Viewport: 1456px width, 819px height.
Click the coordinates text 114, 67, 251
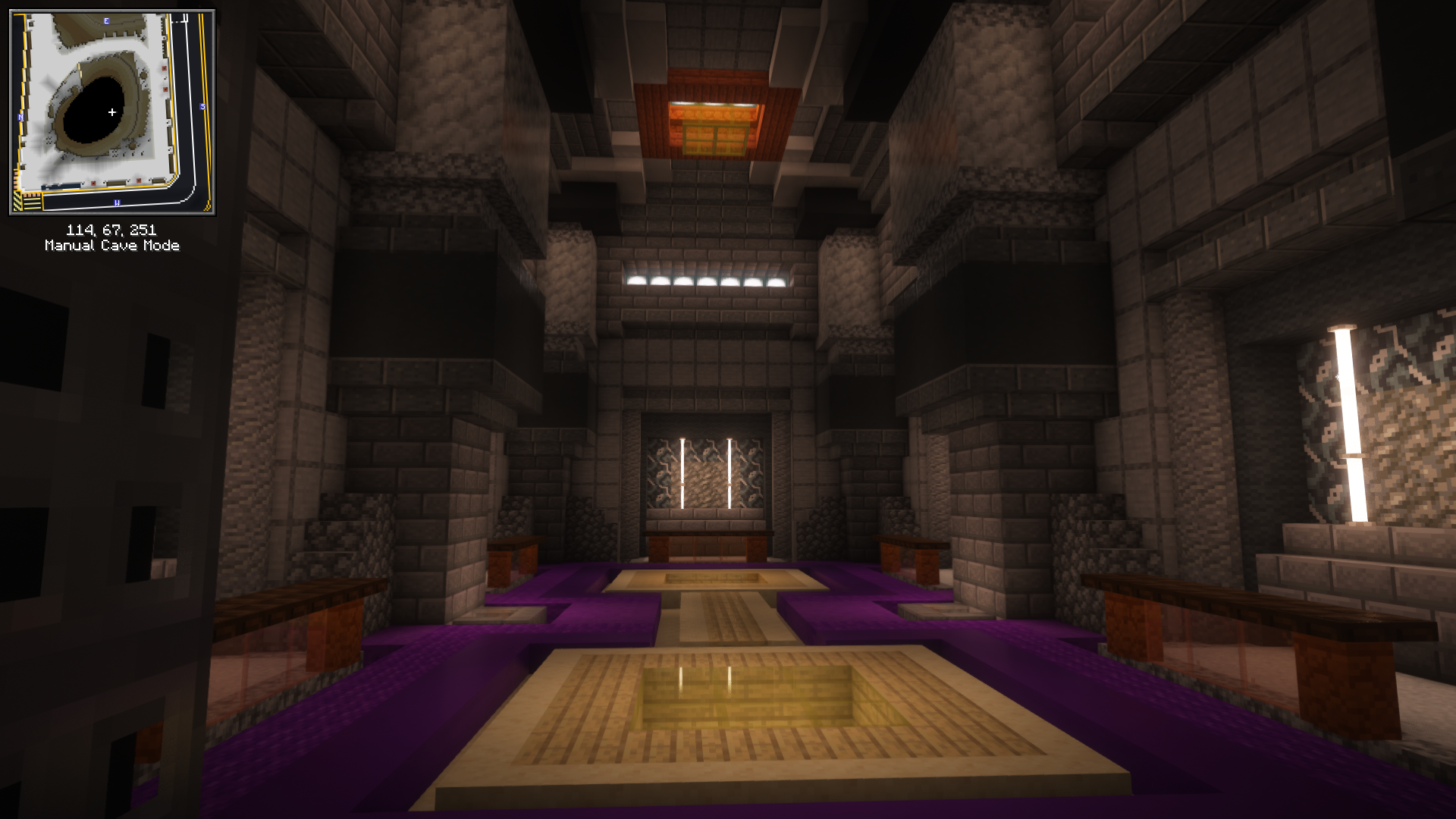click(x=111, y=228)
